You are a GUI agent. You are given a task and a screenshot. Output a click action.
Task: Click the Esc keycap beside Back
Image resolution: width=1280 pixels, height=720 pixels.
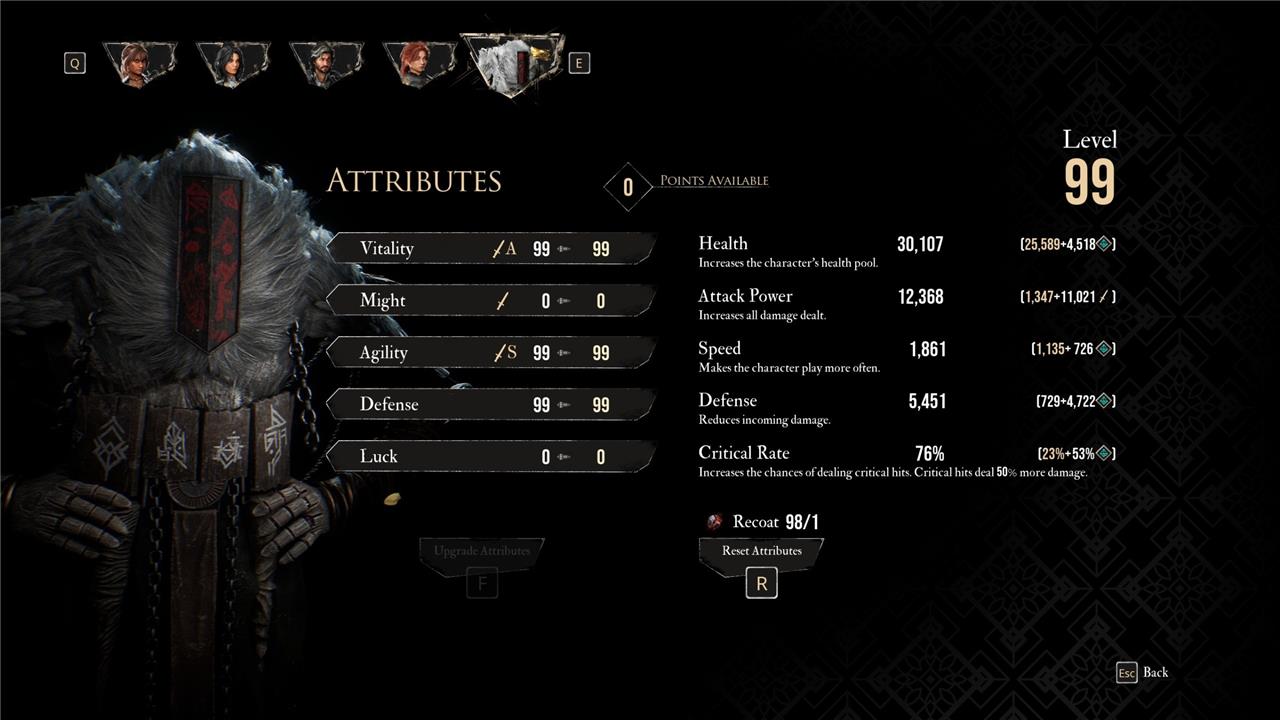click(x=1129, y=672)
